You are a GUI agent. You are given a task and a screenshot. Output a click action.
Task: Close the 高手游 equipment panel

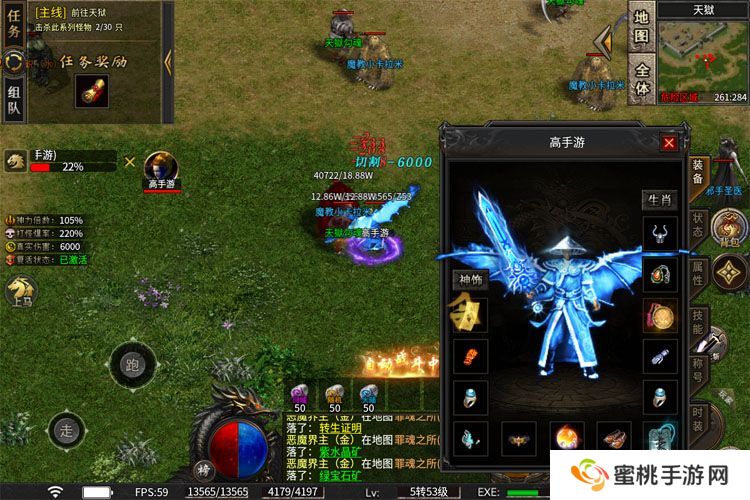[x=669, y=143]
